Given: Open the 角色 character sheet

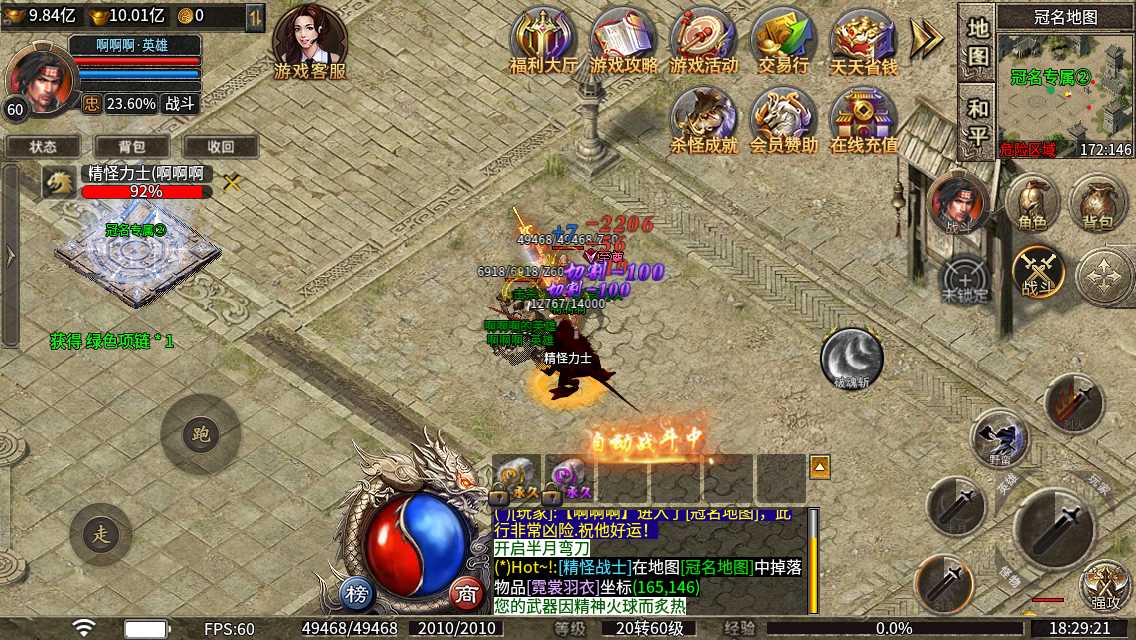Looking at the screenshot, I should [x=1032, y=203].
